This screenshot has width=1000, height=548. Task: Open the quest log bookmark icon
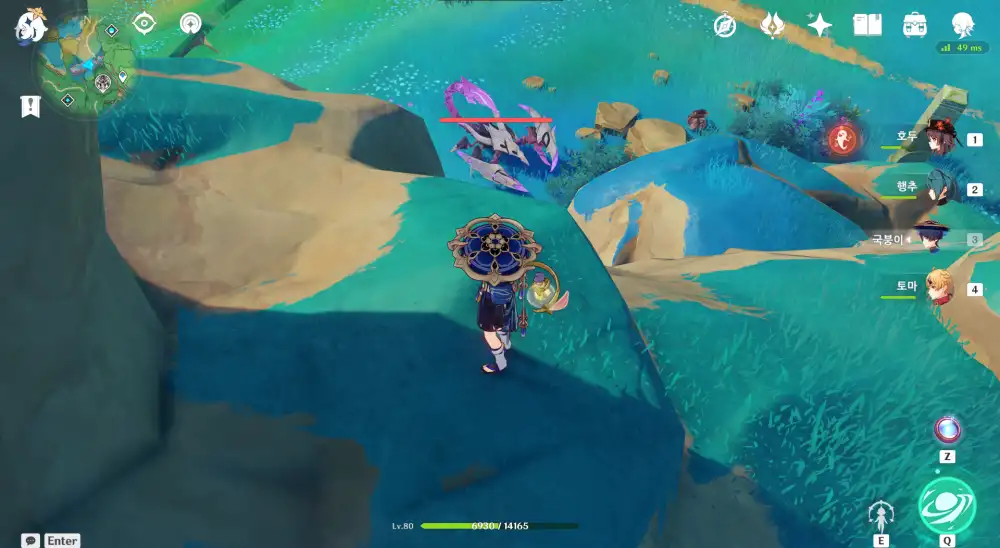pos(30,105)
